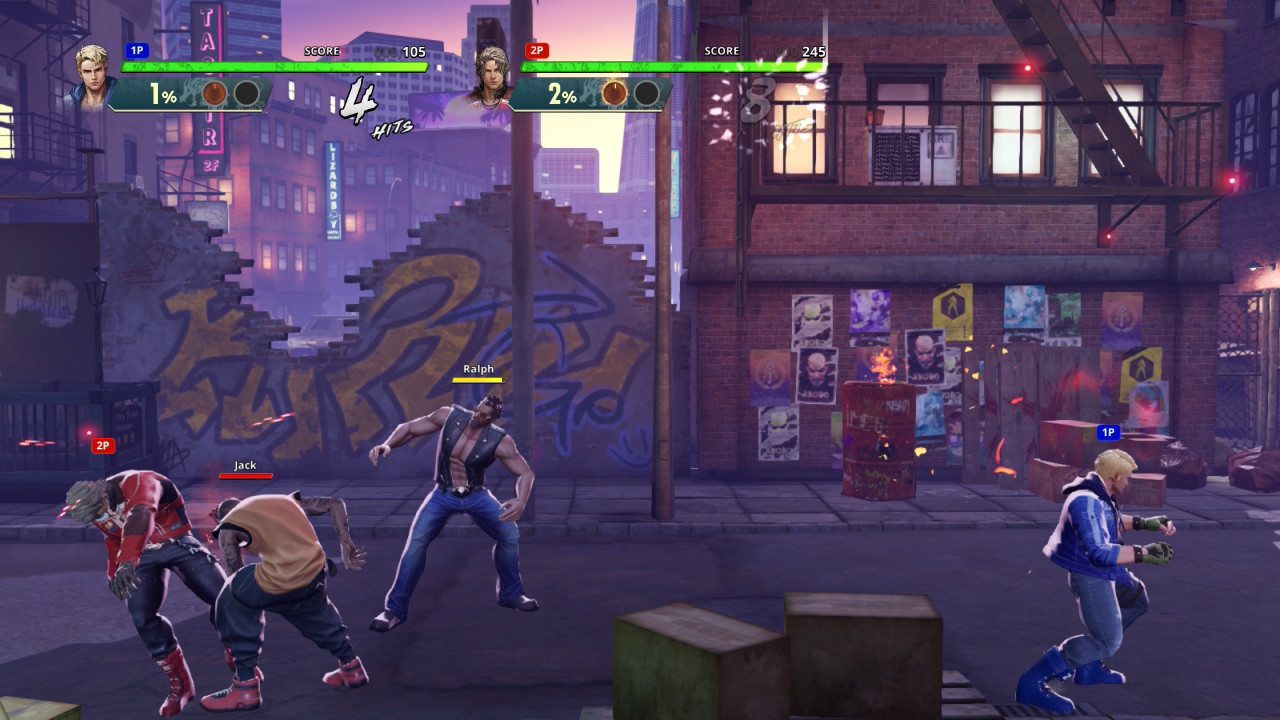
Task: Activate player 1's charged special orb
Action: 215,94
